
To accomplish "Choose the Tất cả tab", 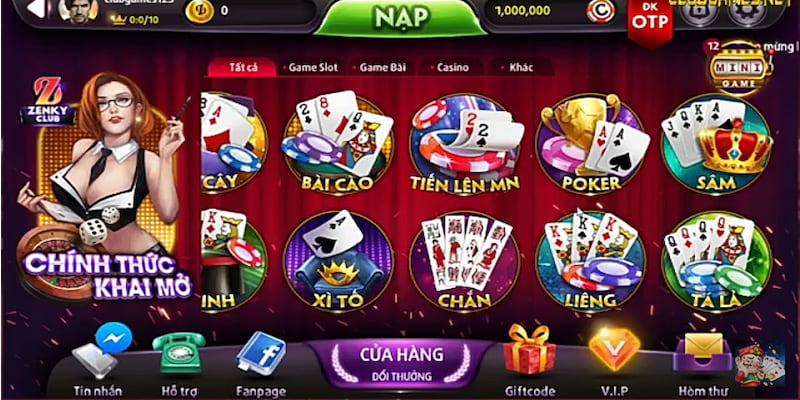I will pyautogui.click(x=244, y=68).
